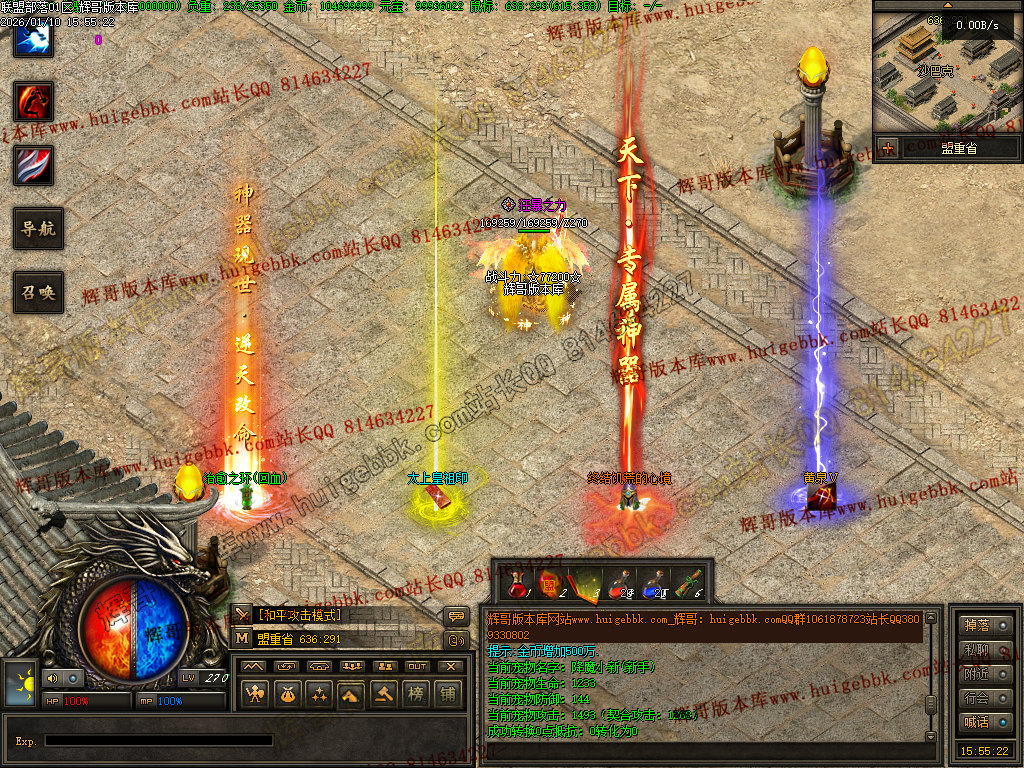Click the 召唤 summon button
Image resolution: width=1024 pixels, height=768 pixels.
38,292
